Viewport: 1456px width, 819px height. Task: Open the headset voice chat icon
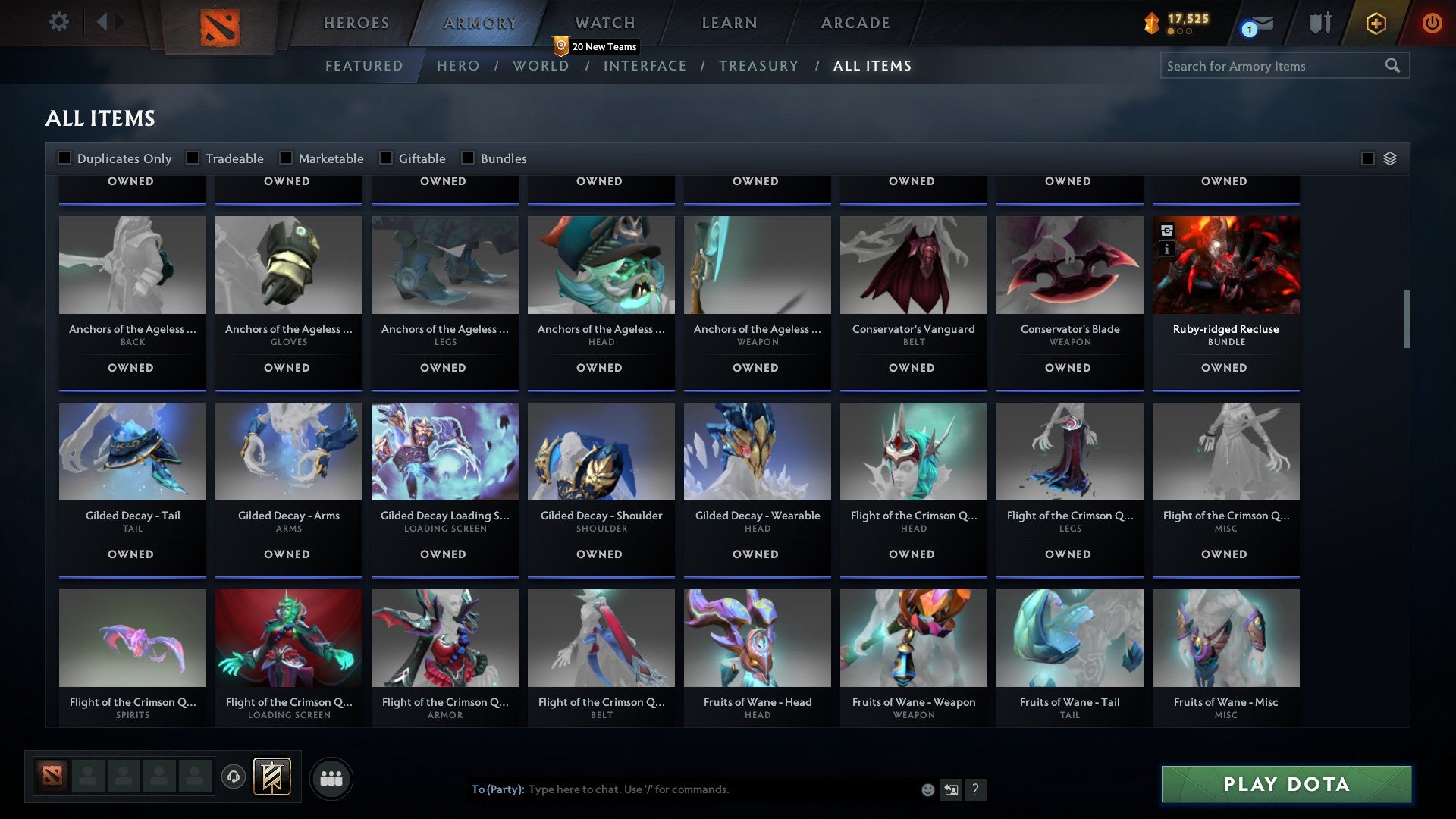coord(232,777)
